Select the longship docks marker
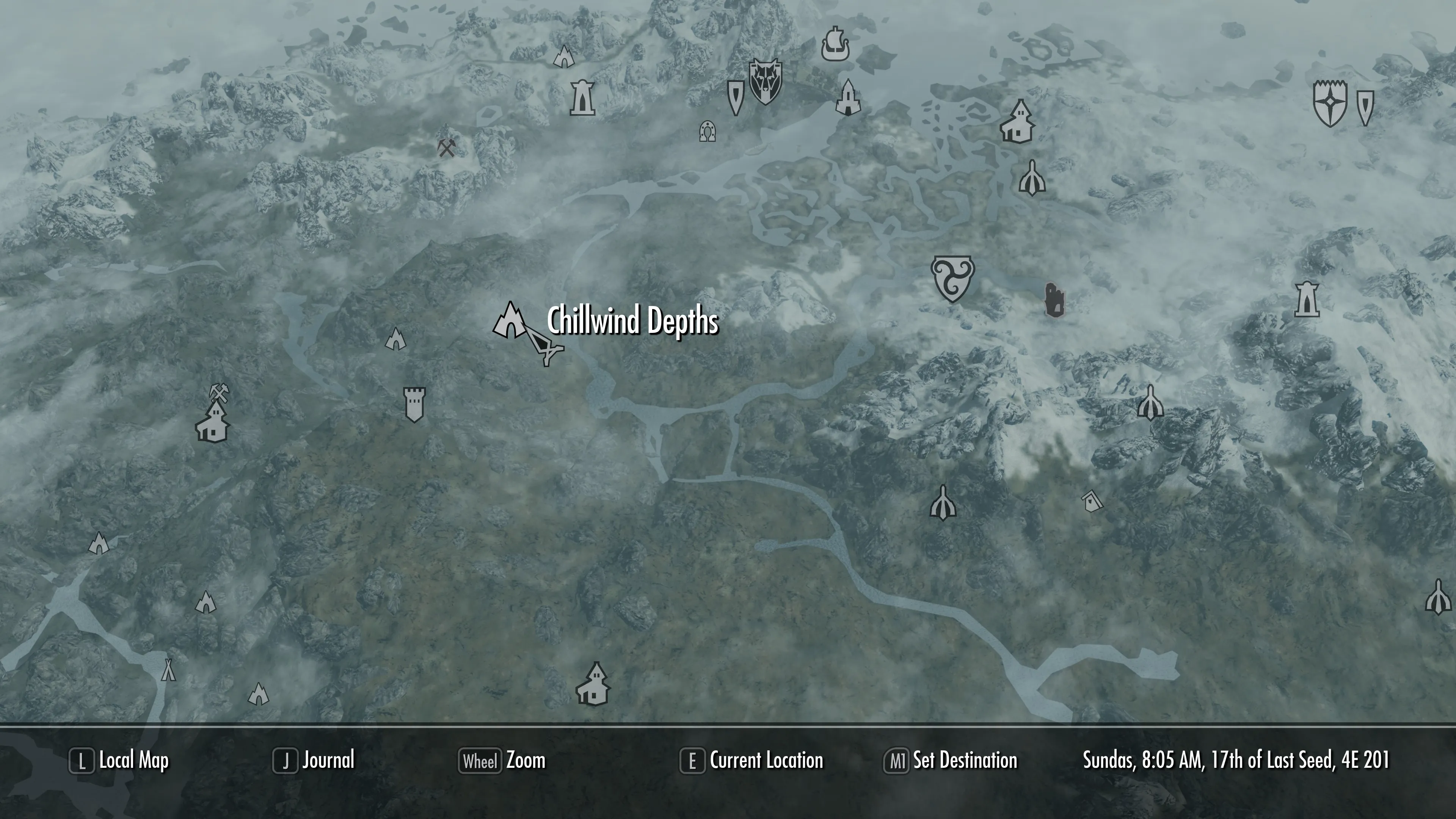Screen dimensions: 1456x819 [x=835, y=44]
